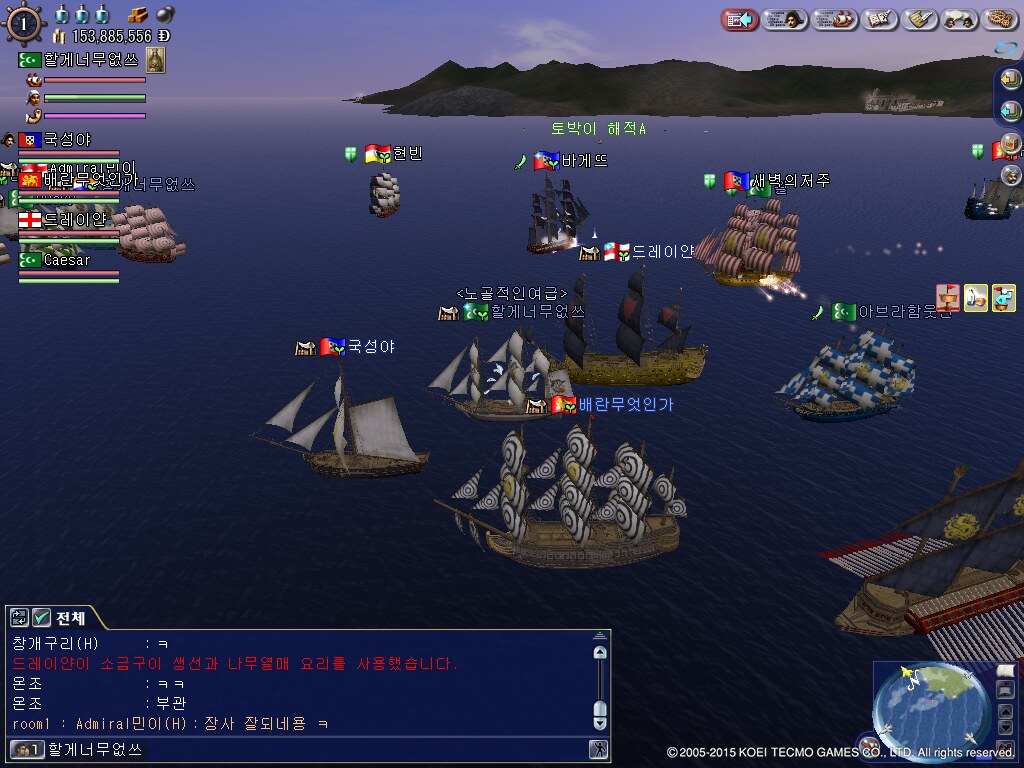Open the quill and scroll menu

click(x=919, y=19)
